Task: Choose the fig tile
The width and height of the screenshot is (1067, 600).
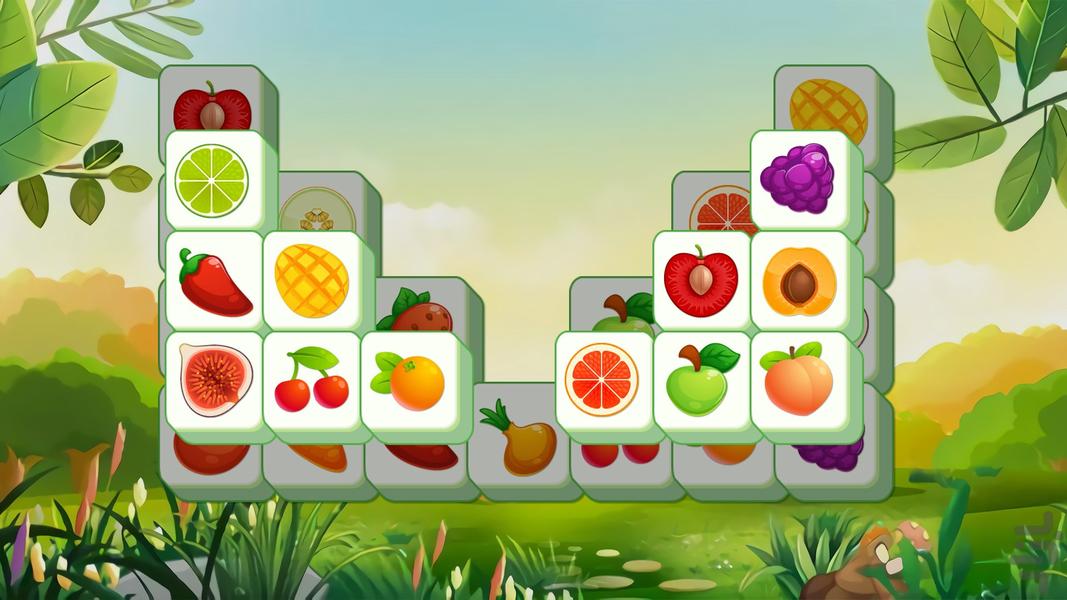Action: coord(213,381)
